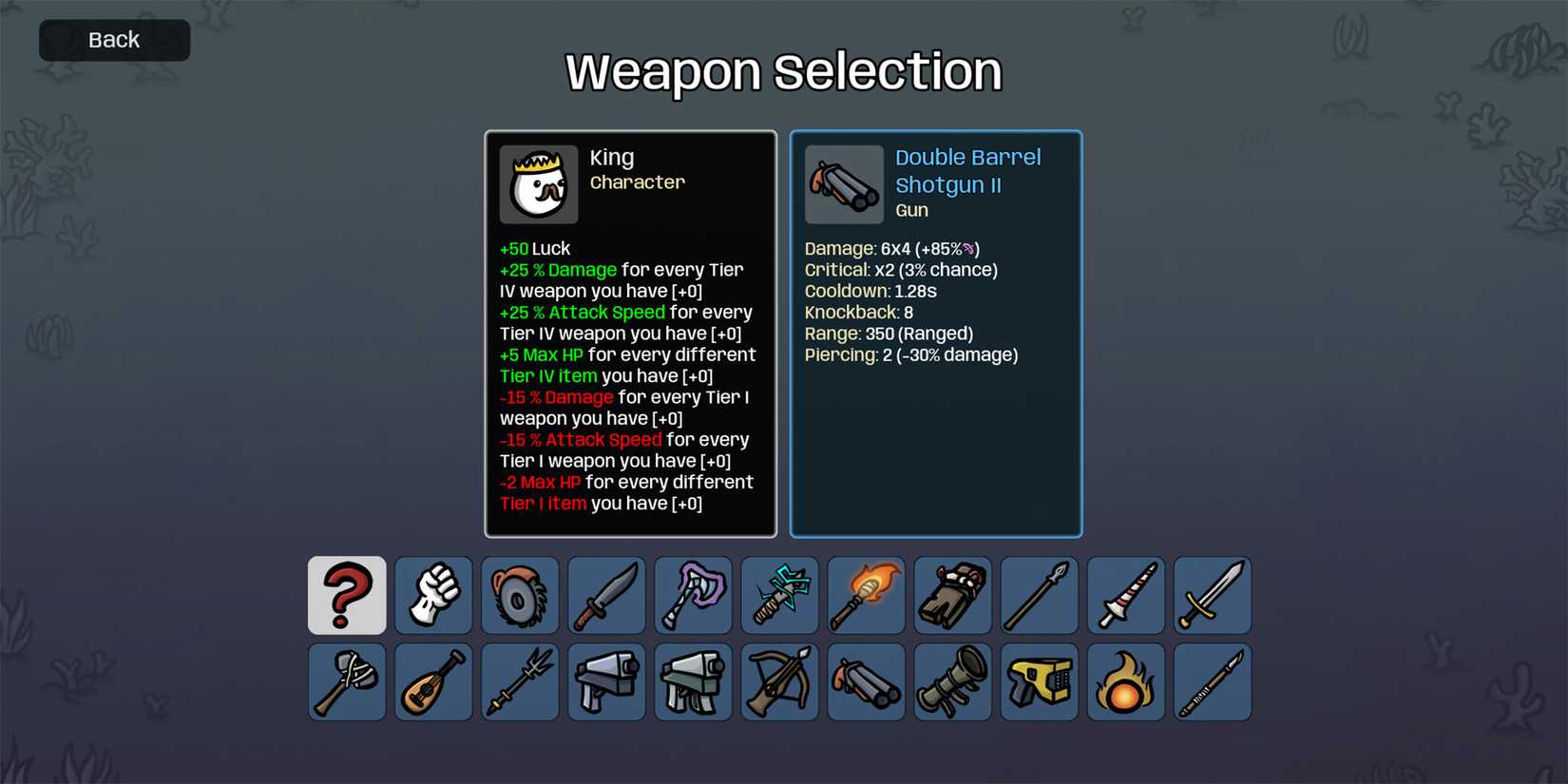Select the Pistol weapon
The width and height of the screenshot is (1568, 784).
click(x=605, y=681)
